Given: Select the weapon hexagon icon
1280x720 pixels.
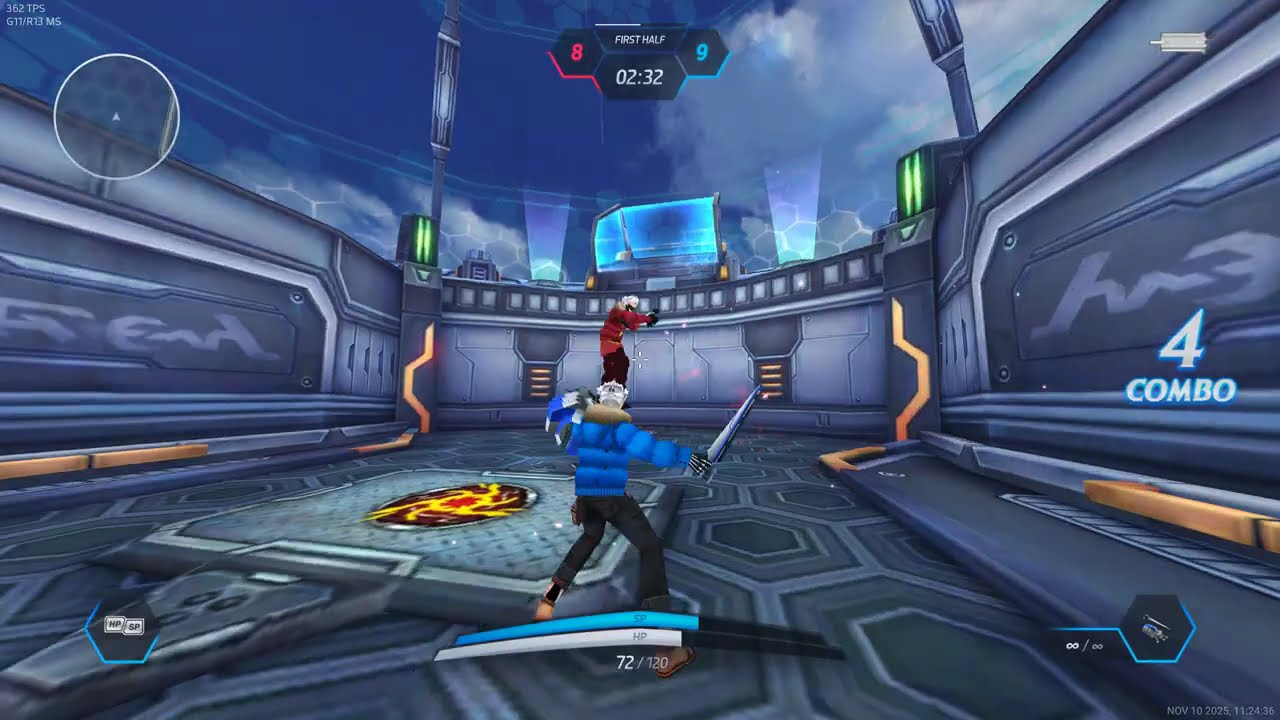Looking at the screenshot, I should [1157, 630].
